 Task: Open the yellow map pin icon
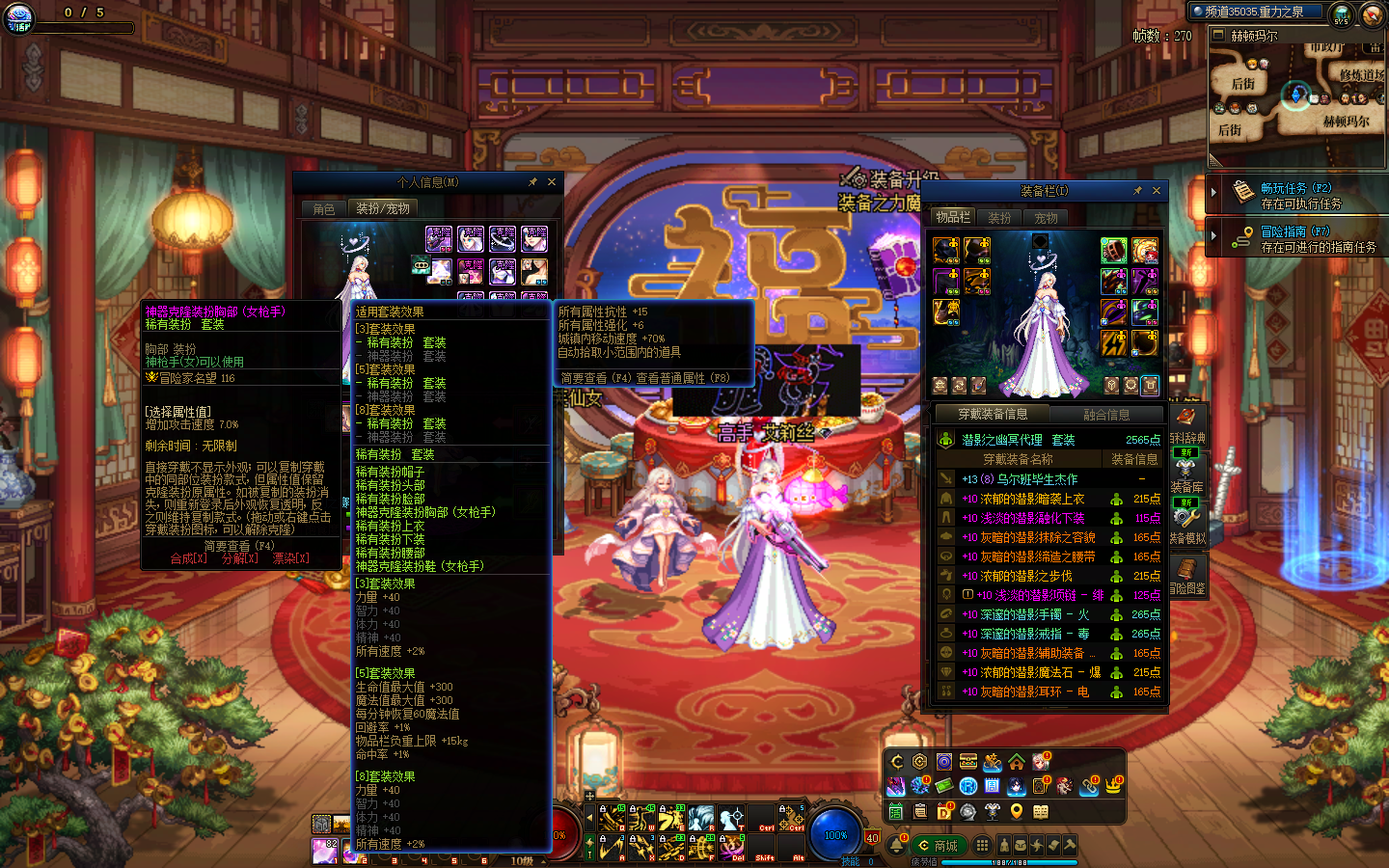(1016, 811)
